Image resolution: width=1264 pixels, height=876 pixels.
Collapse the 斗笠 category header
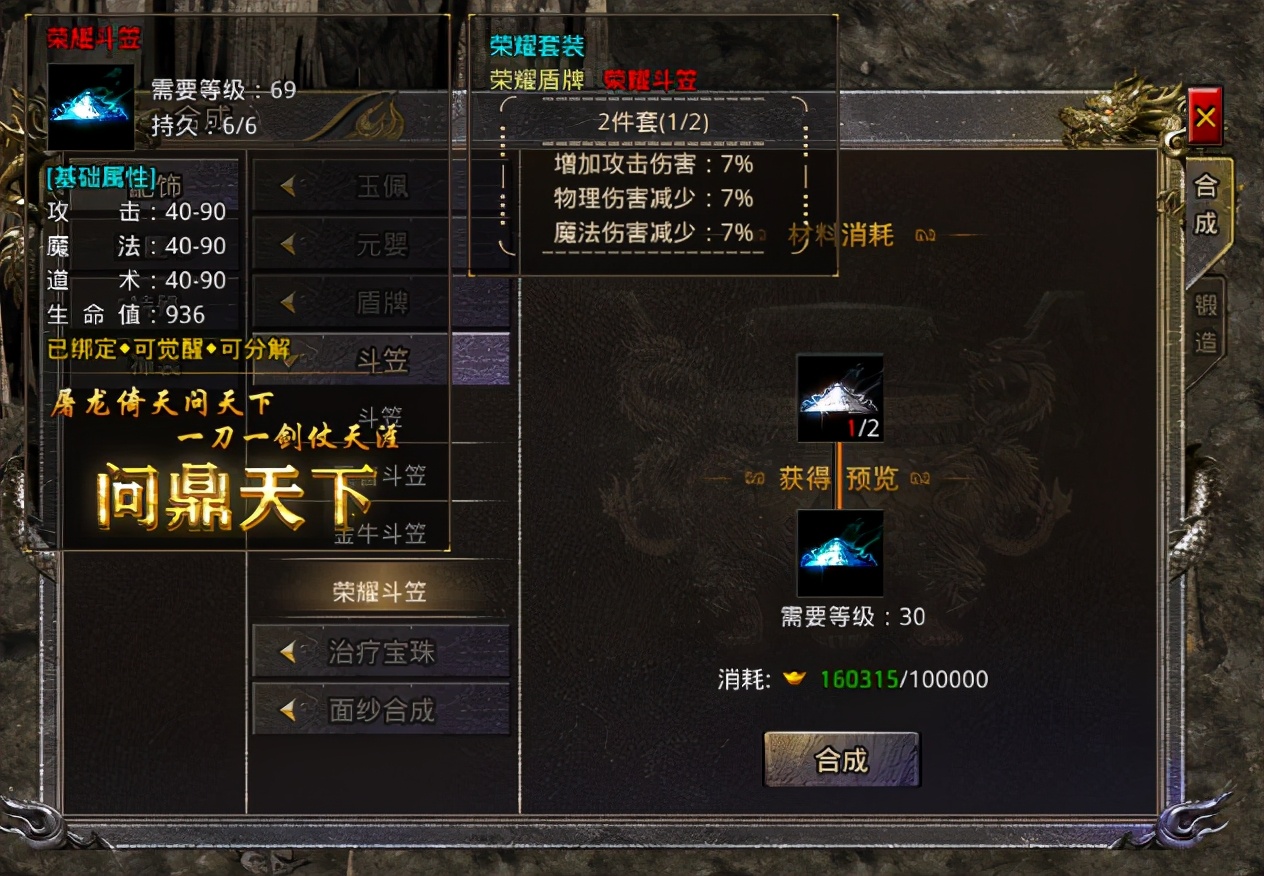tap(381, 360)
